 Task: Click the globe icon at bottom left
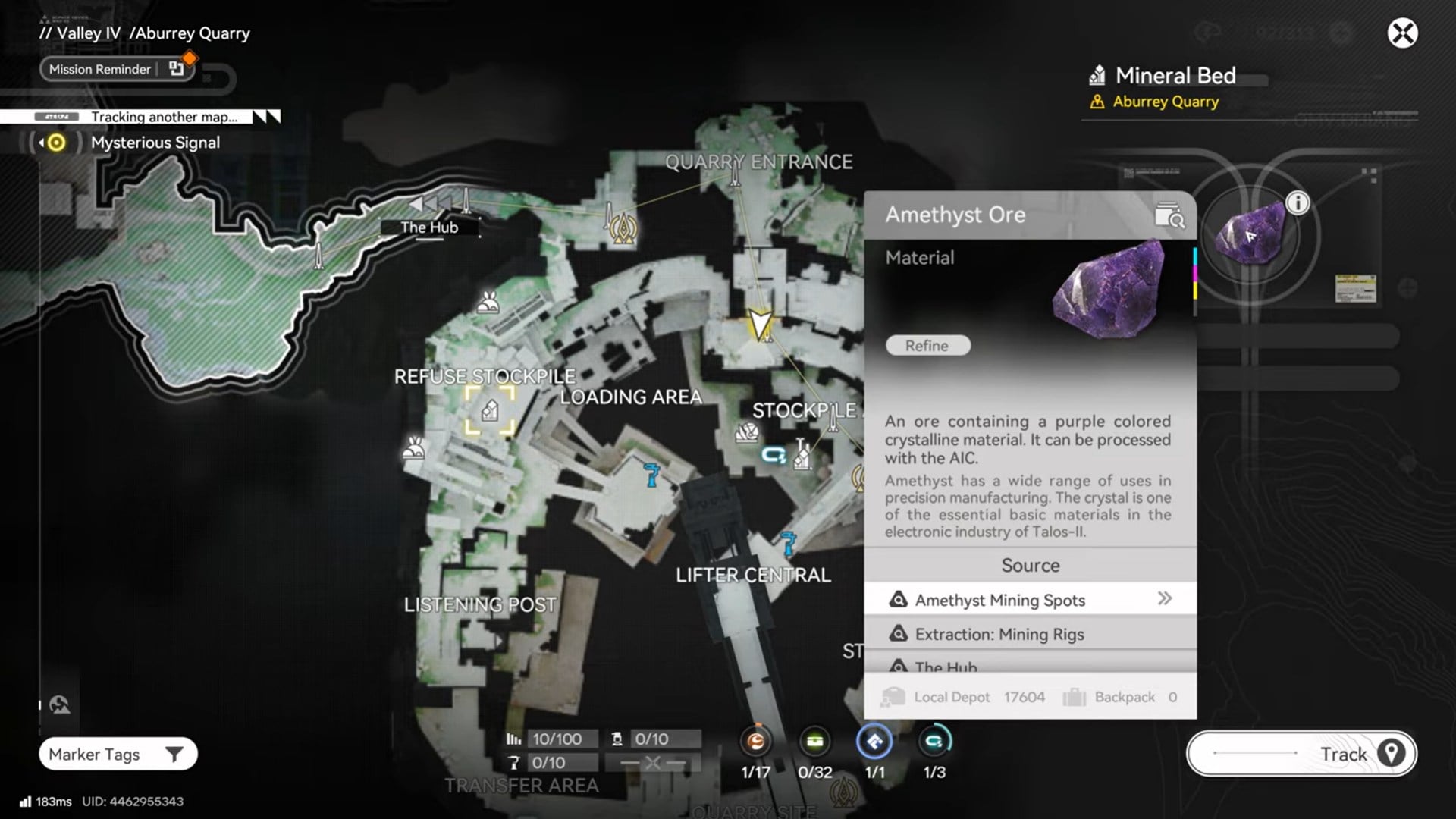tap(59, 705)
